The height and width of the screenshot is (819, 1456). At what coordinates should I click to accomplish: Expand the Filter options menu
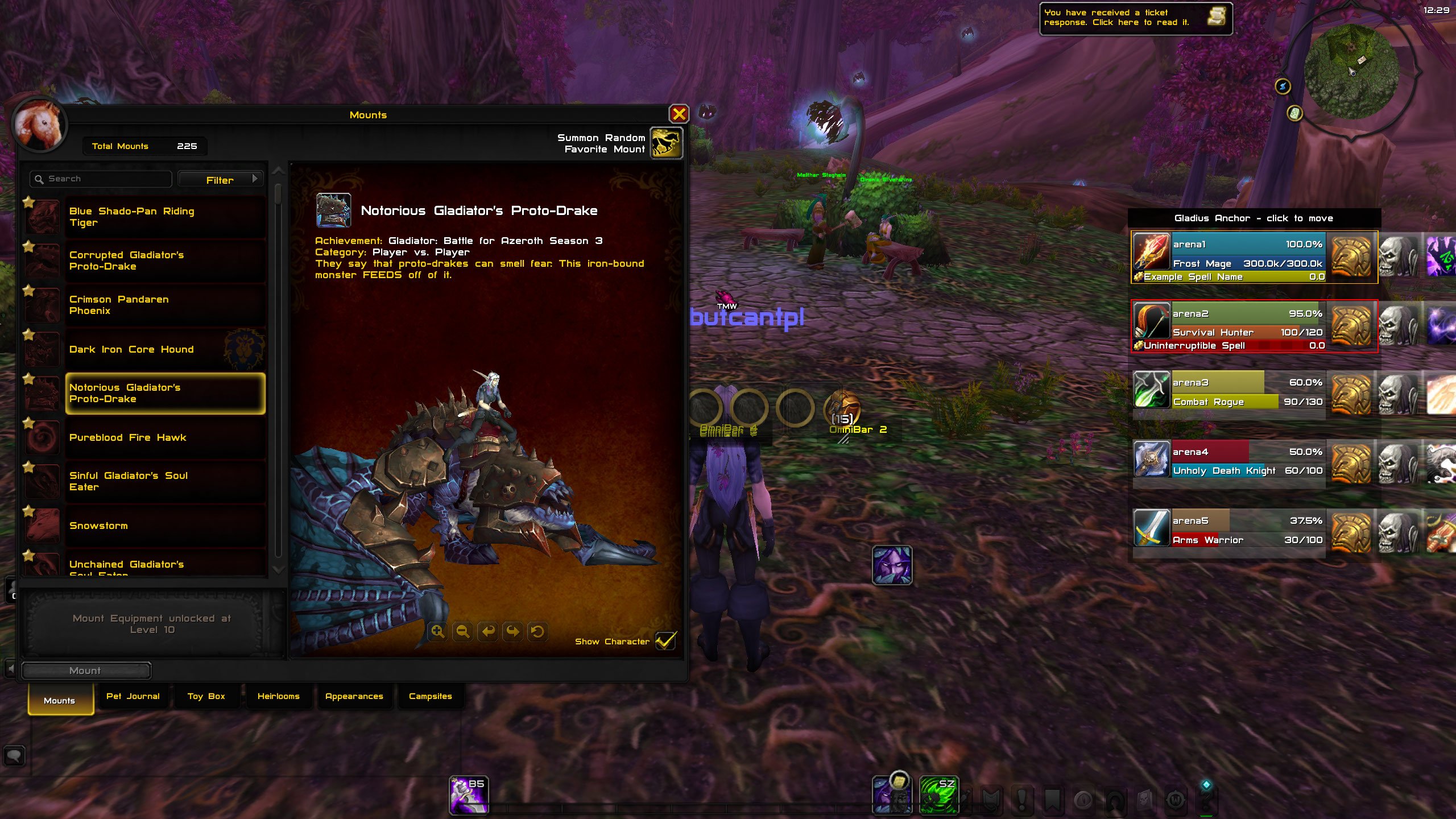(221, 179)
